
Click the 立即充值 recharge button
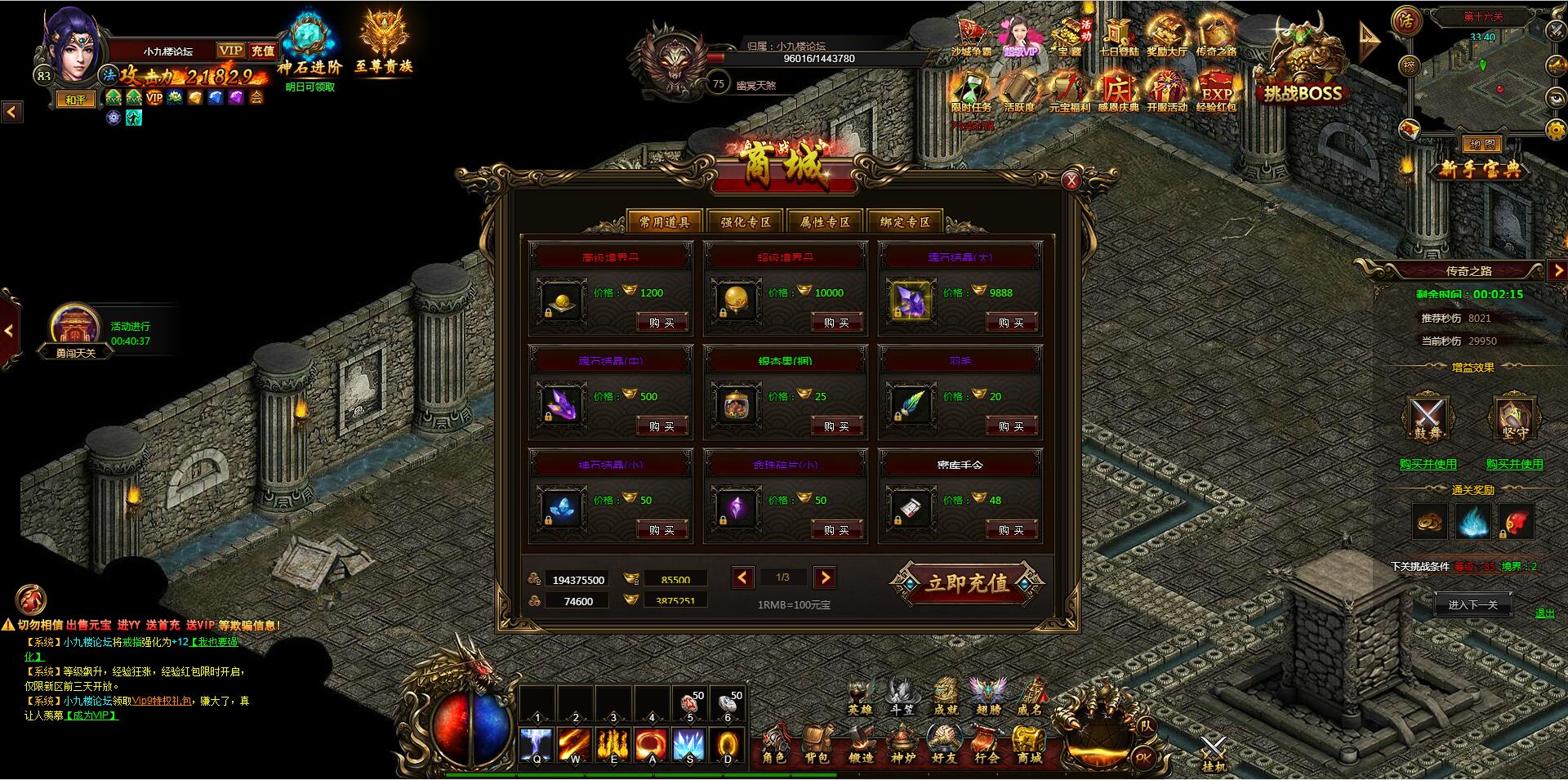click(x=967, y=584)
